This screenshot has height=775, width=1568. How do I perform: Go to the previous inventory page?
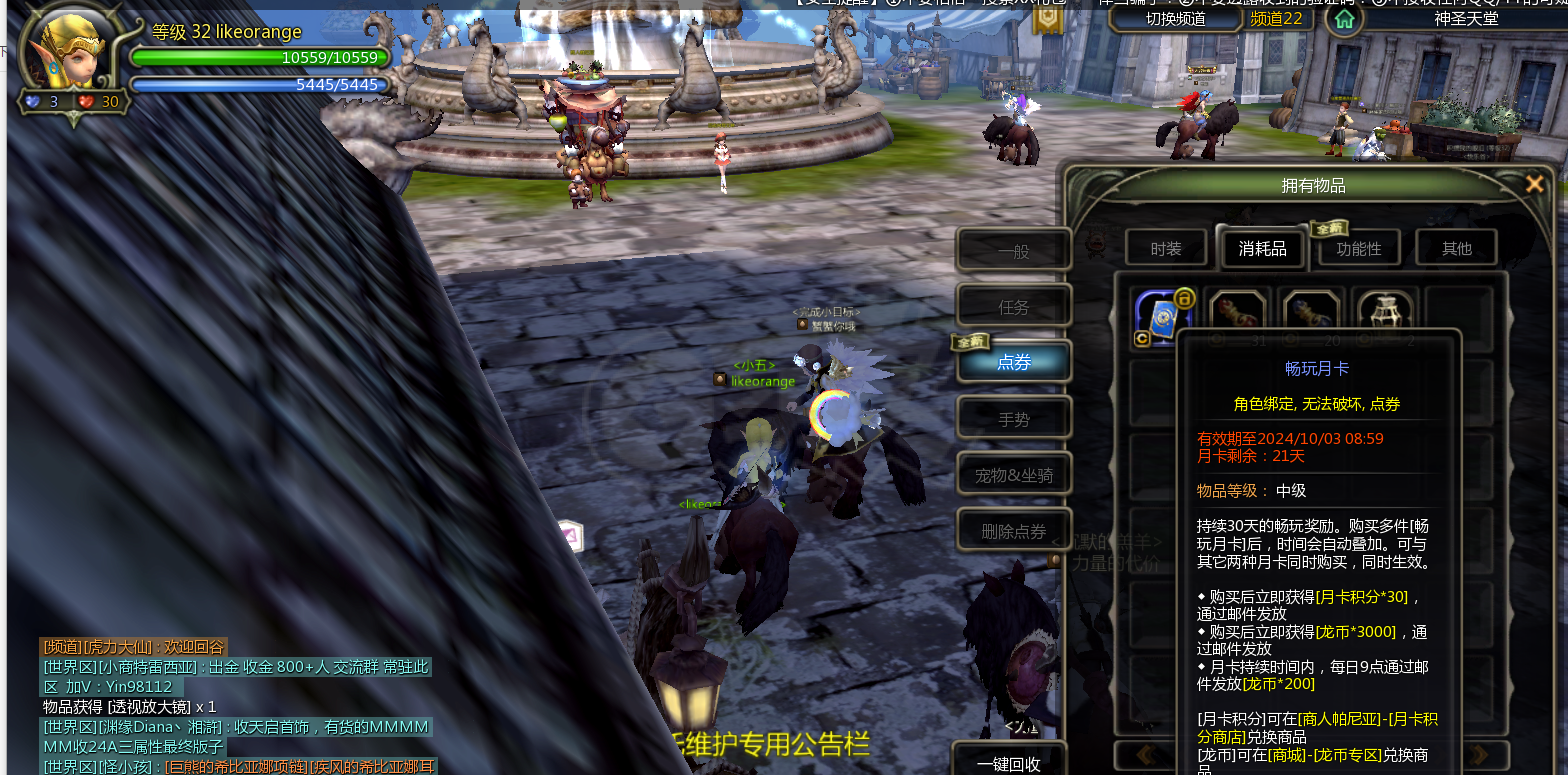point(1146,755)
